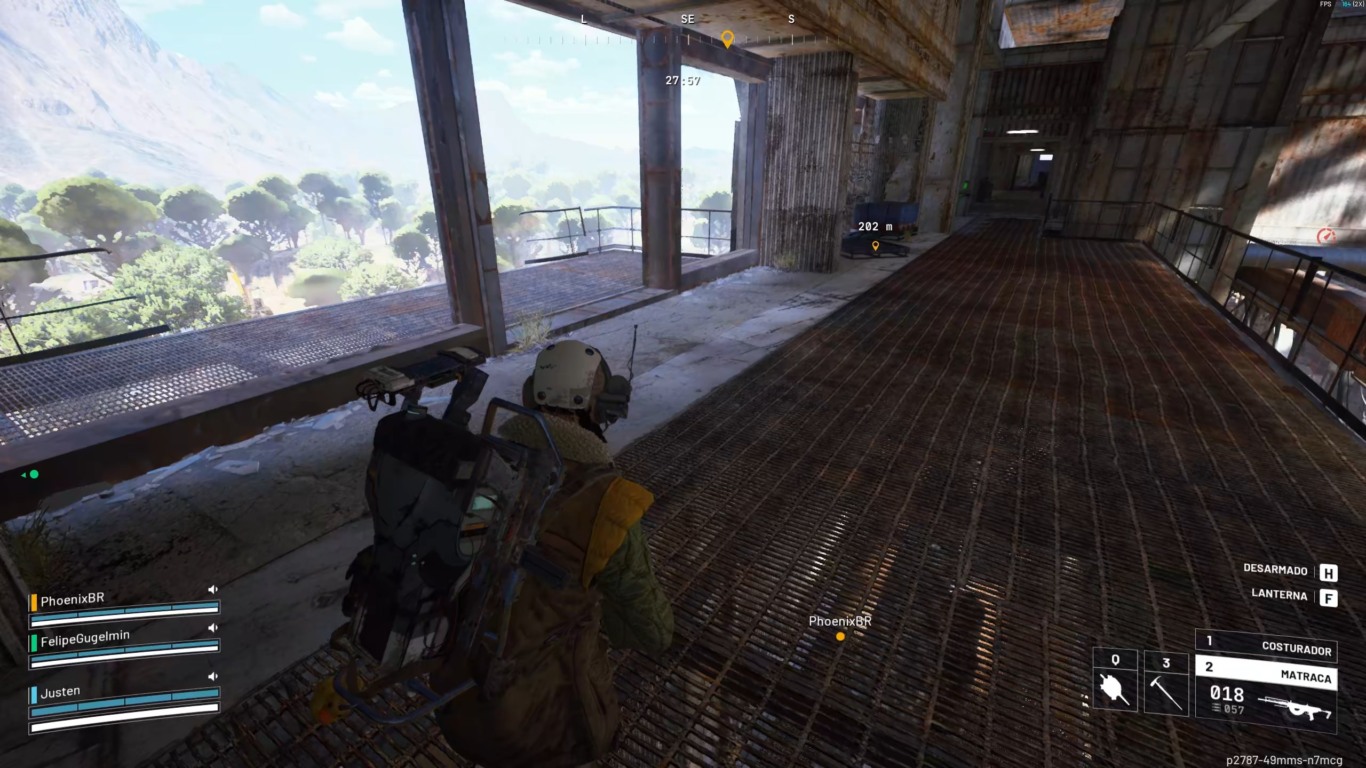Select the pickaxe tool in slot 3
This screenshot has width=1366, height=768.
[1166, 689]
